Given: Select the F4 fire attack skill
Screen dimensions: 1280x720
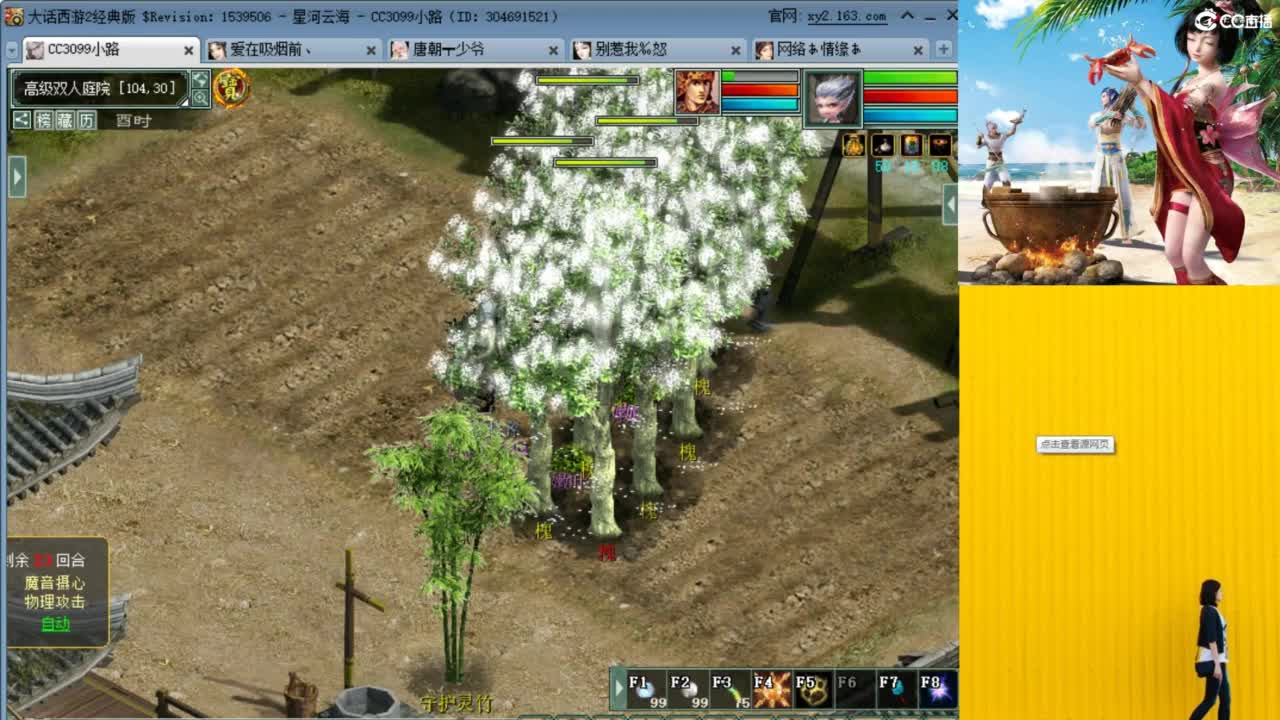Looking at the screenshot, I should click(769, 688).
